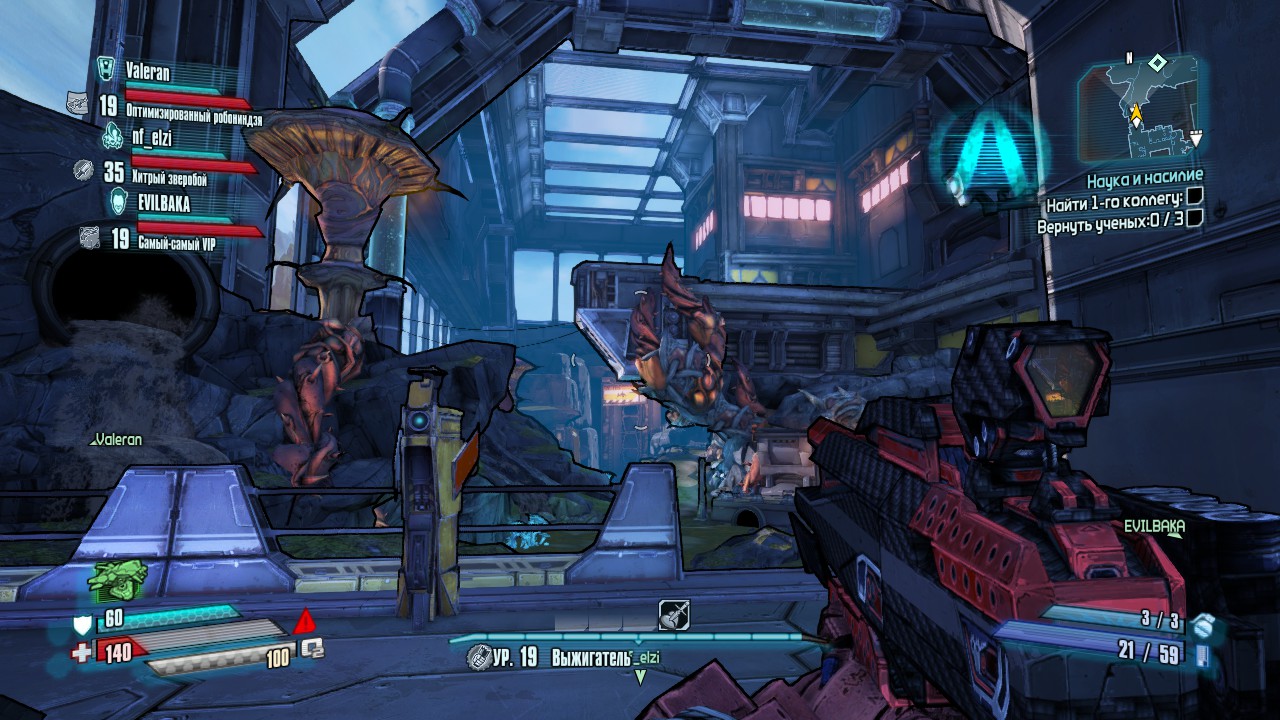Tick the Найти 1-го коллегу objective checkbox
Image resolution: width=1280 pixels, height=720 pixels.
point(1193,203)
